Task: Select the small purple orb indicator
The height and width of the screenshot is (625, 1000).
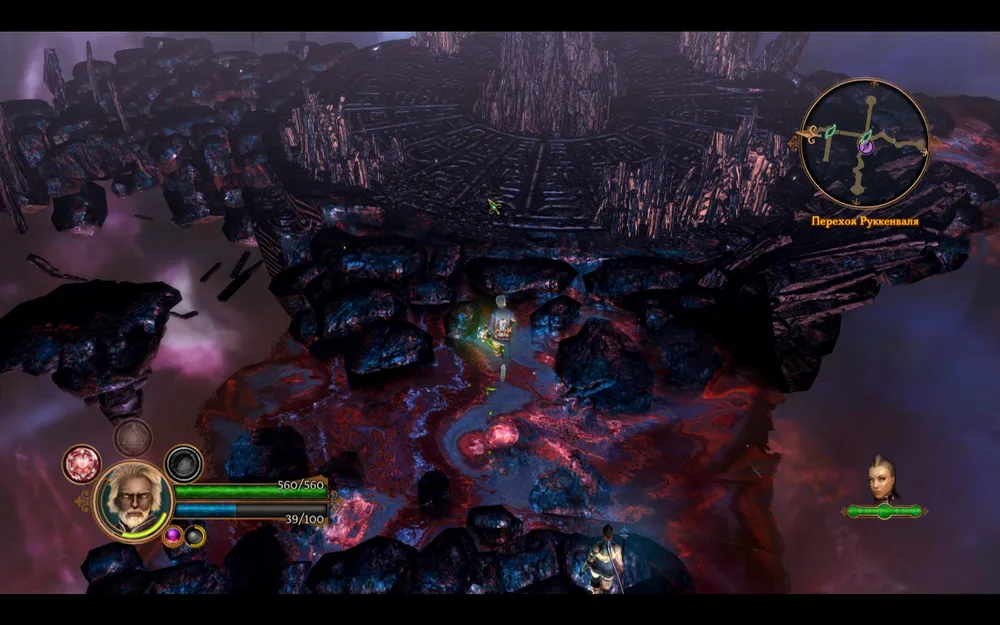Action: [172, 536]
